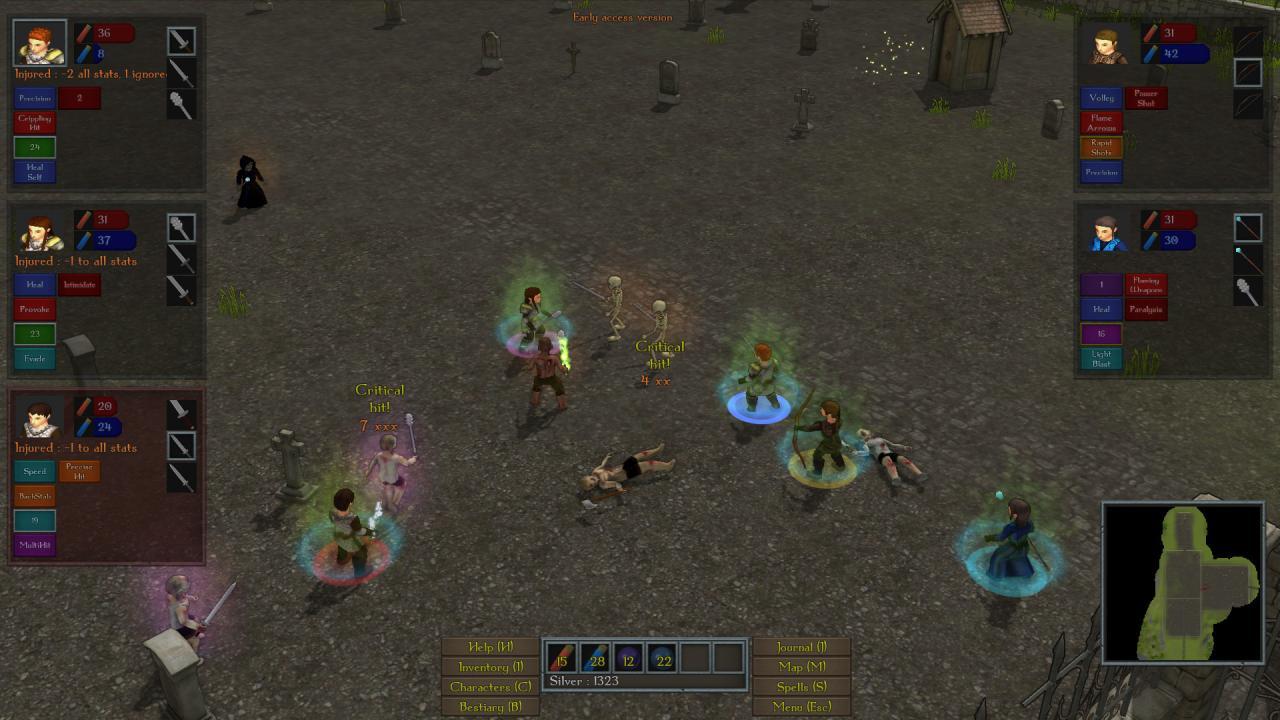Activate the Provoke ability

pos(34,309)
